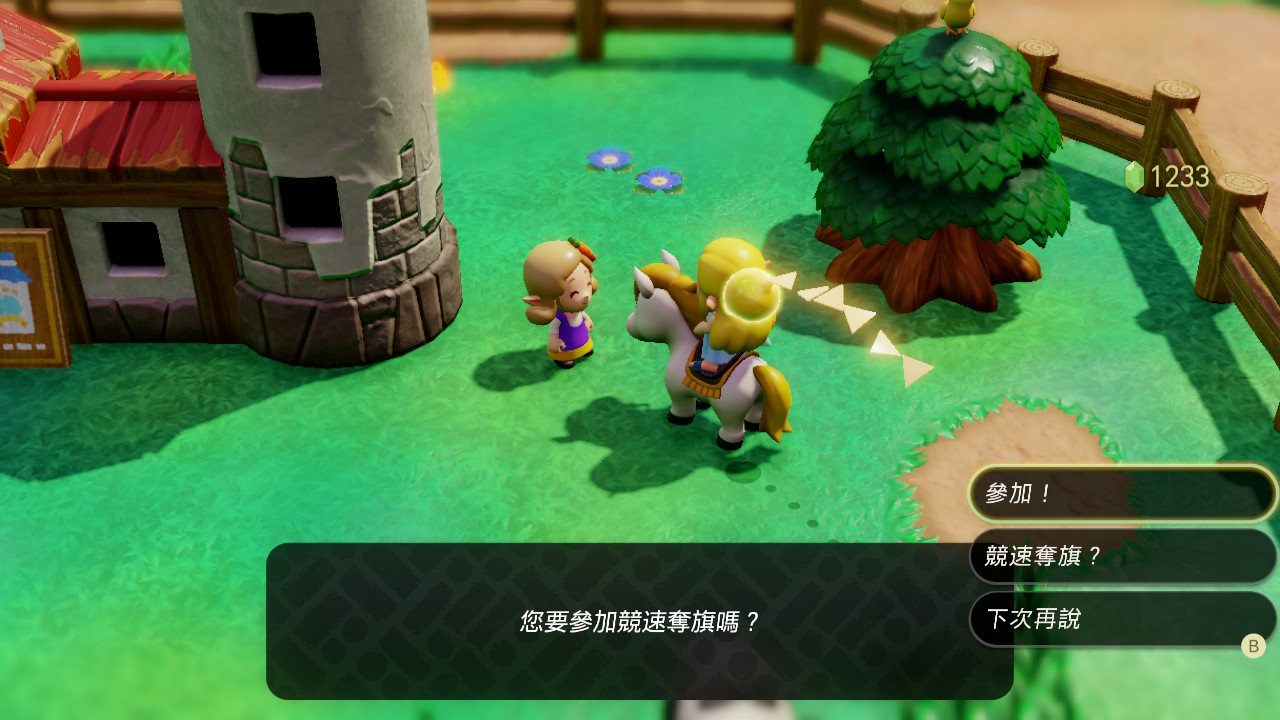This screenshot has width=1280, height=720.
Task: Click the framed sign on the building wall
Action: [x=28, y=290]
